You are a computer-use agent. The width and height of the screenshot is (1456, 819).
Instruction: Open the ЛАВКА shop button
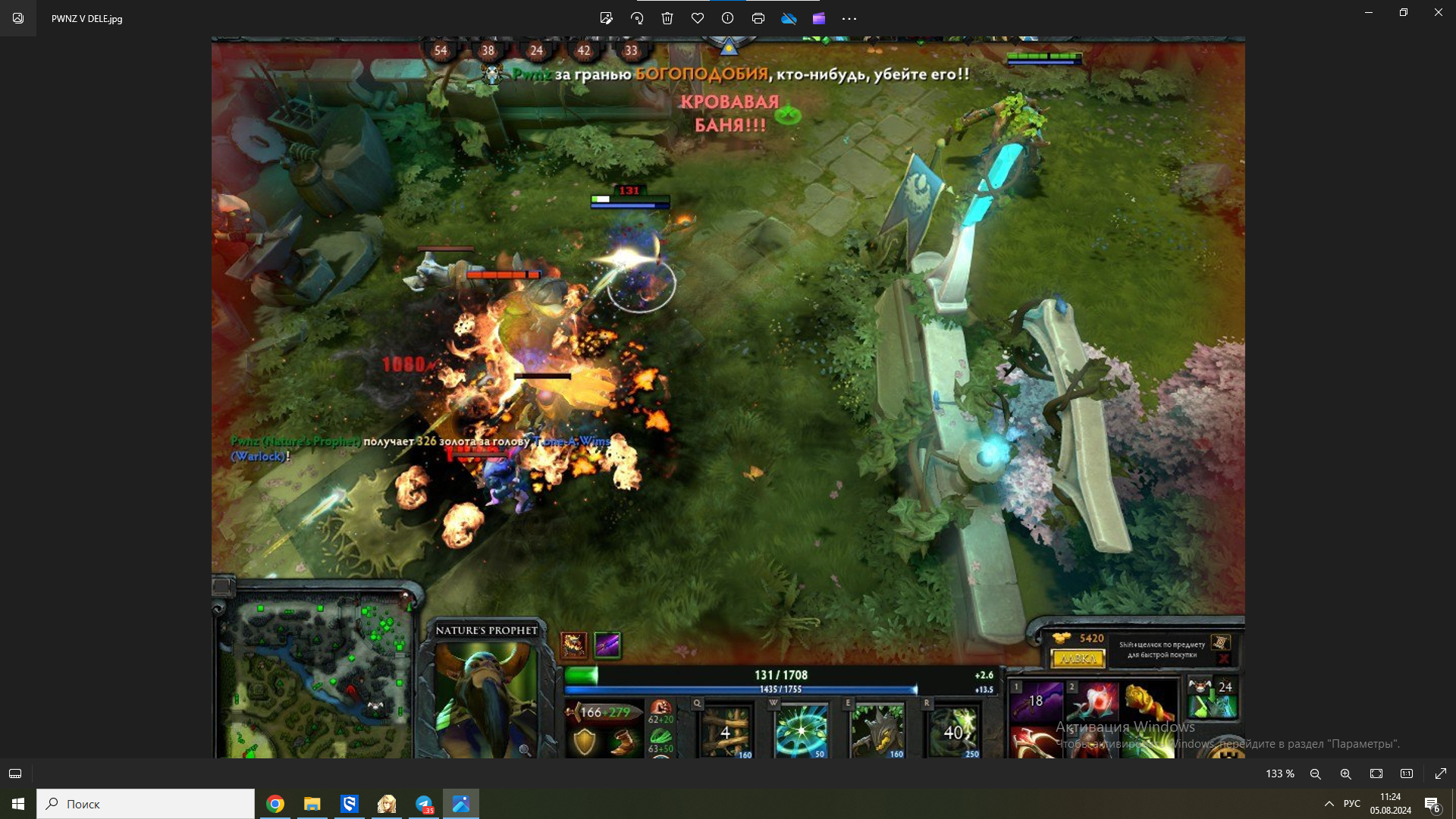pyautogui.click(x=1078, y=659)
